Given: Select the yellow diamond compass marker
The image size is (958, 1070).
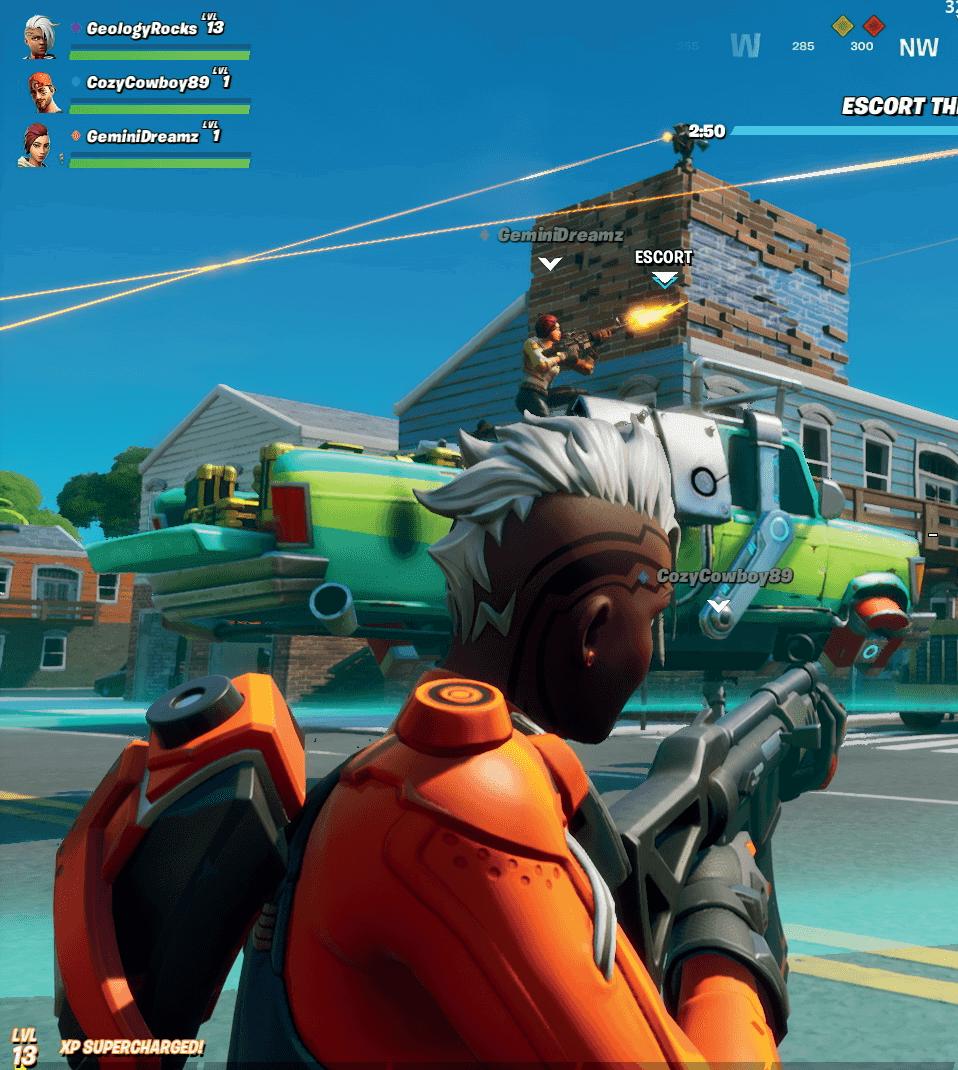Looking at the screenshot, I should 843,25.
